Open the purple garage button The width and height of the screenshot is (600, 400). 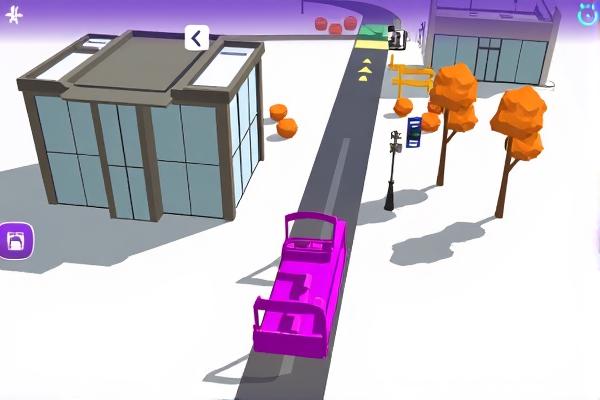coord(17,240)
